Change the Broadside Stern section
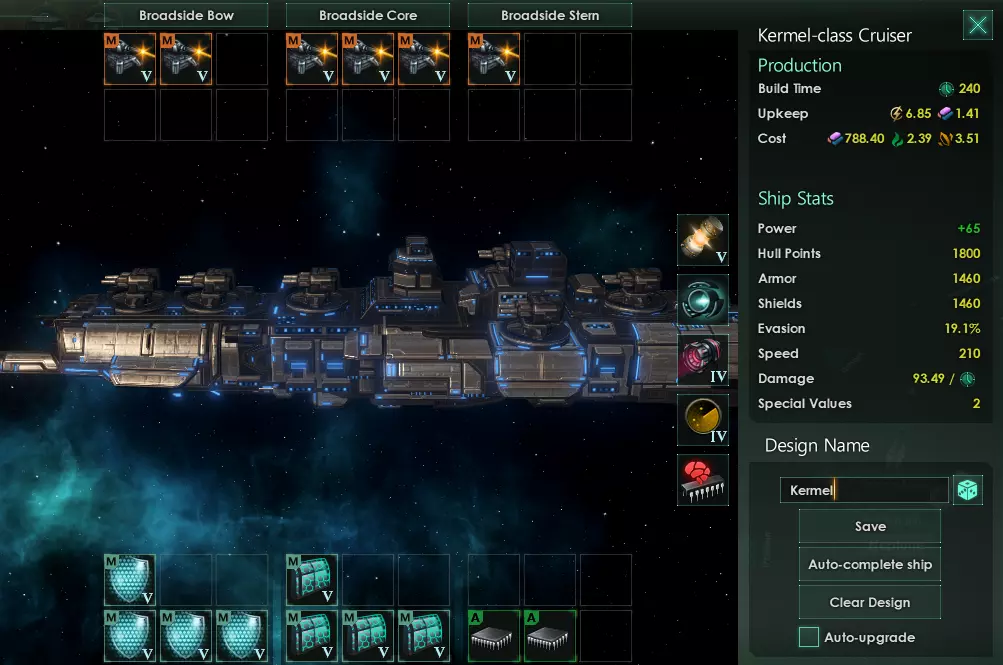The height and width of the screenshot is (665, 1003). (x=550, y=16)
